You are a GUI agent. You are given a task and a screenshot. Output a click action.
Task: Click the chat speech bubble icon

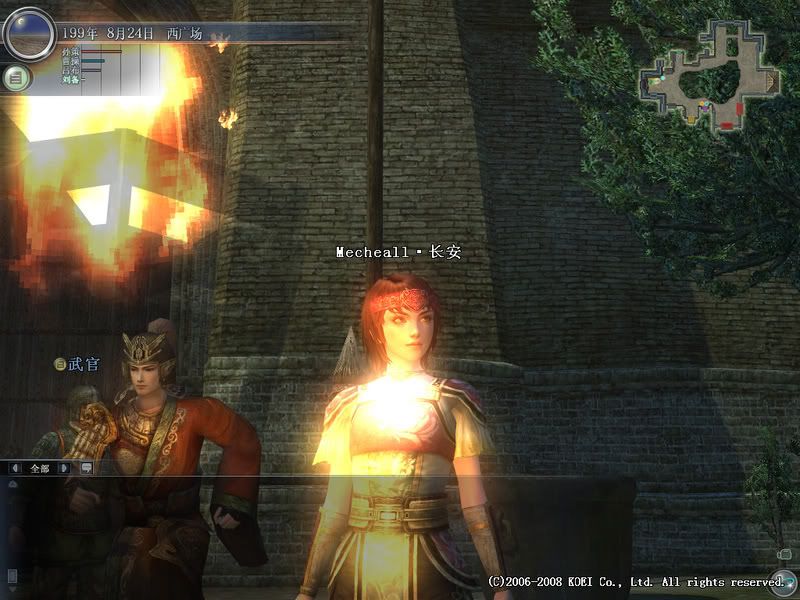pos(85,467)
